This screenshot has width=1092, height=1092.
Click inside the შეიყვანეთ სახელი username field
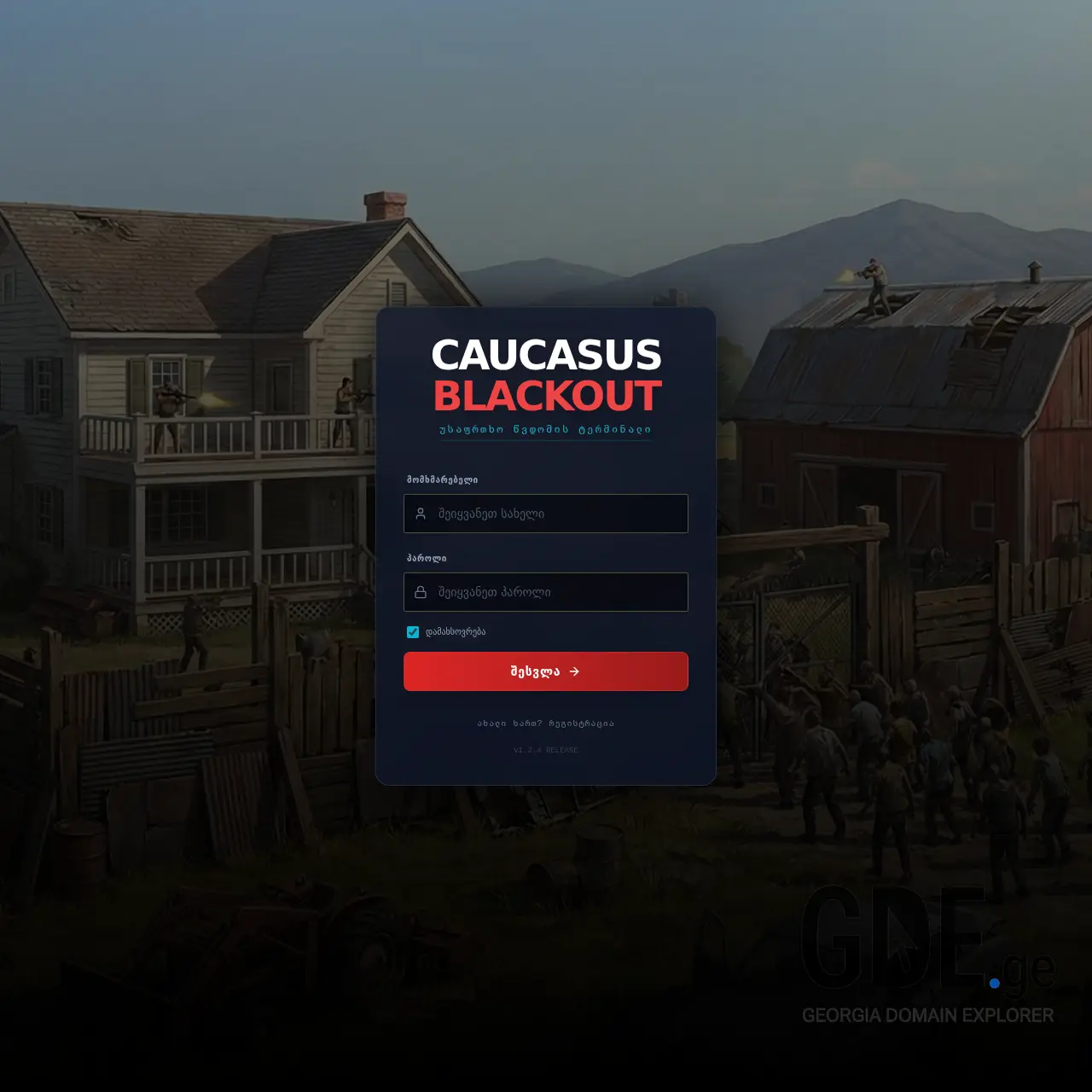tap(546, 514)
